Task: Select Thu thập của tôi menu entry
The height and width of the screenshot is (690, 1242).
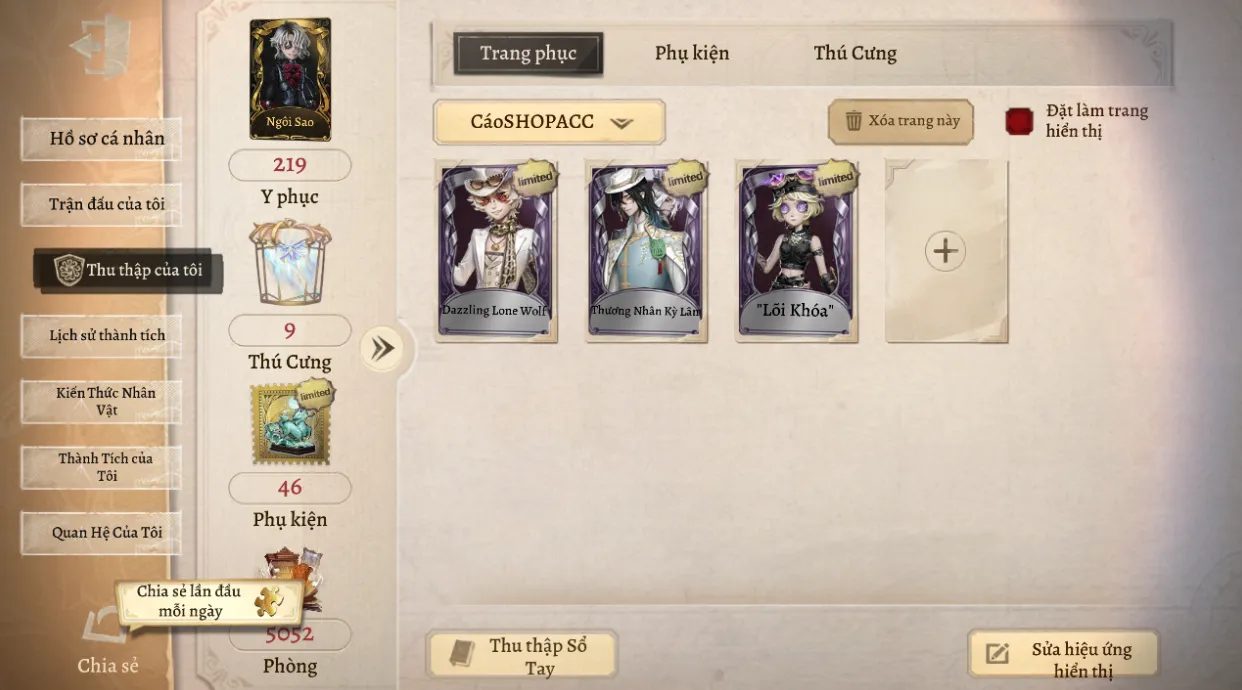Action: pos(128,270)
